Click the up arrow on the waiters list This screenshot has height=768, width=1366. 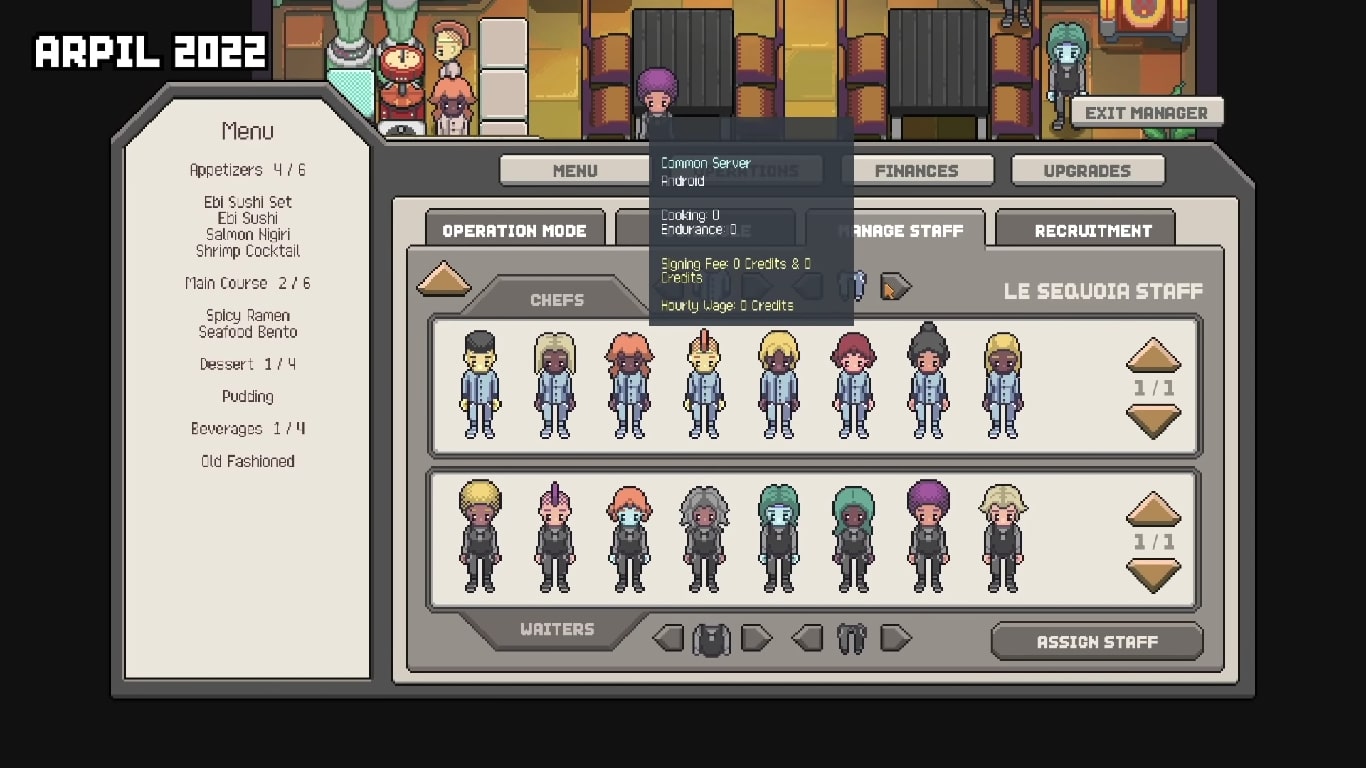pos(1152,510)
